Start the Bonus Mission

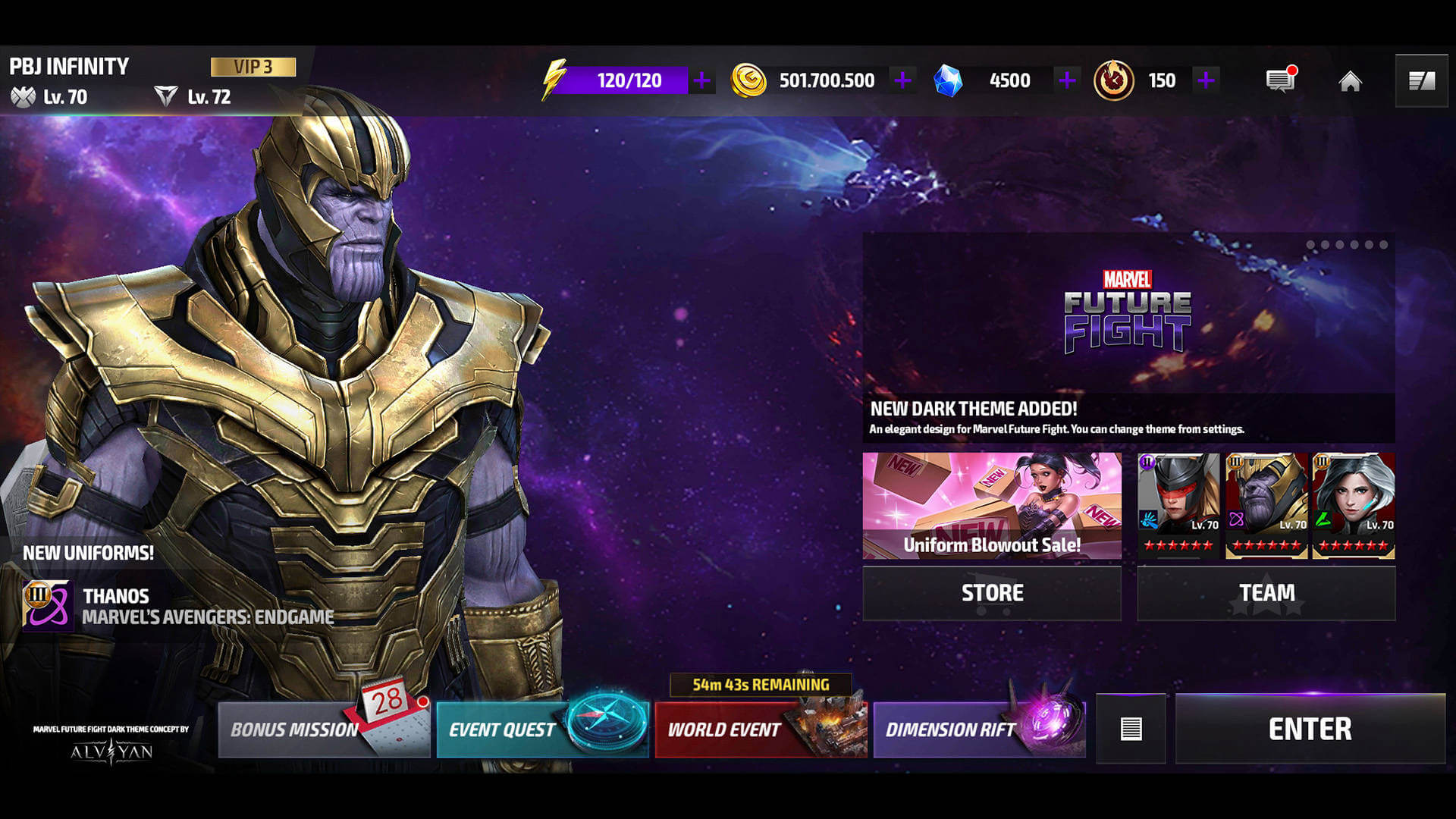point(324,730)
